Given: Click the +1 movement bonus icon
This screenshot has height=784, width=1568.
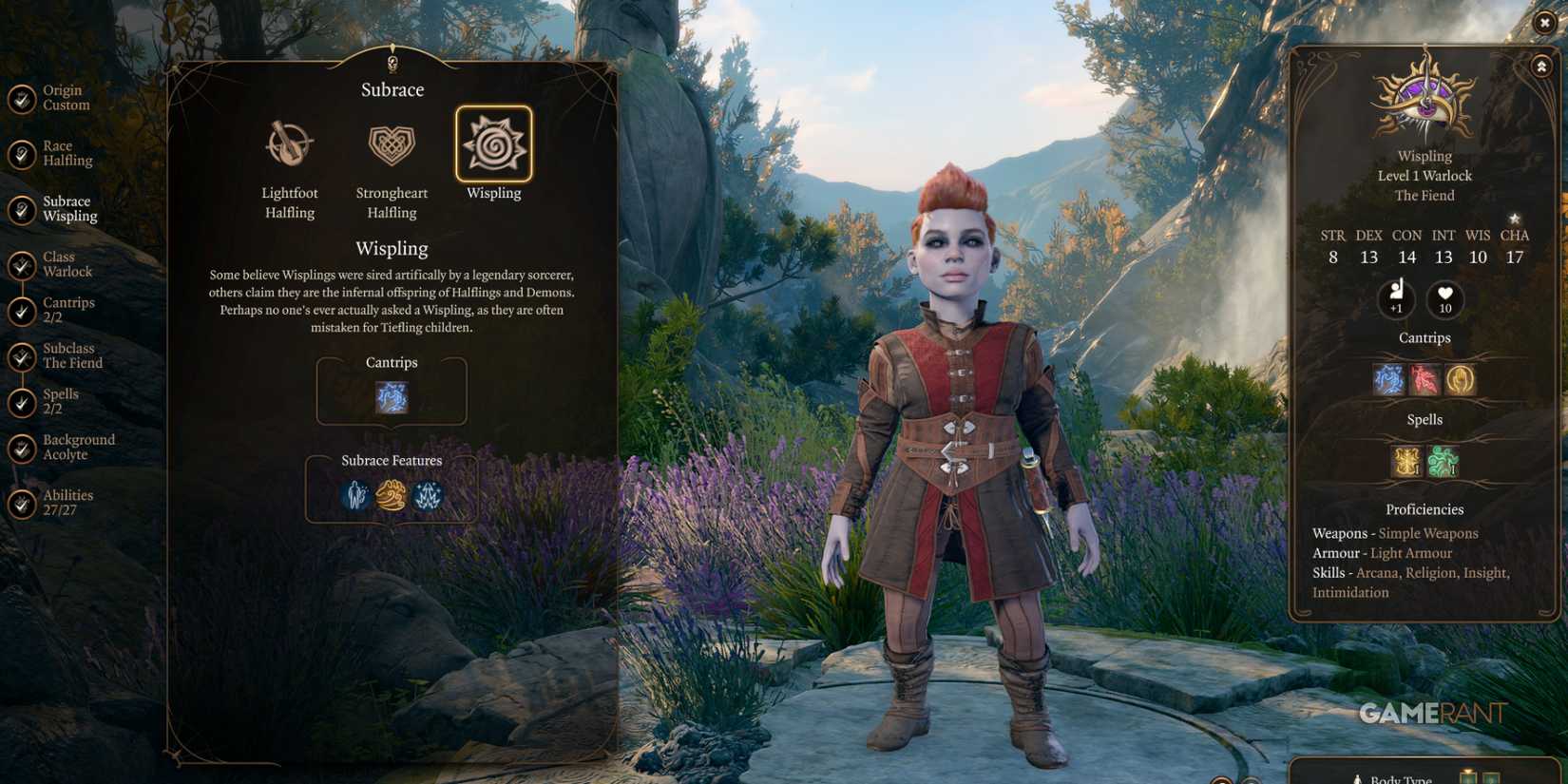Looking at the screenshot, I should 1396,299.
